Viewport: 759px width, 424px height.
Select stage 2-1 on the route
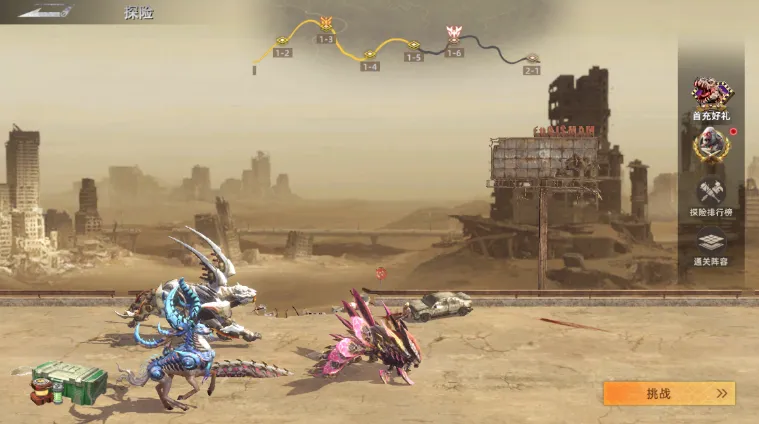(x=532, y=60)
